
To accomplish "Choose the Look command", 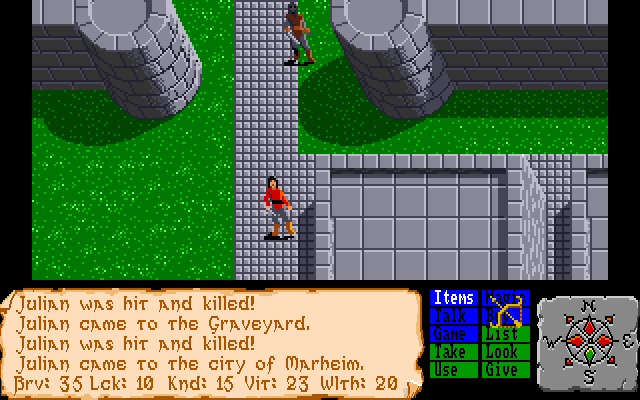I will 506,352.
